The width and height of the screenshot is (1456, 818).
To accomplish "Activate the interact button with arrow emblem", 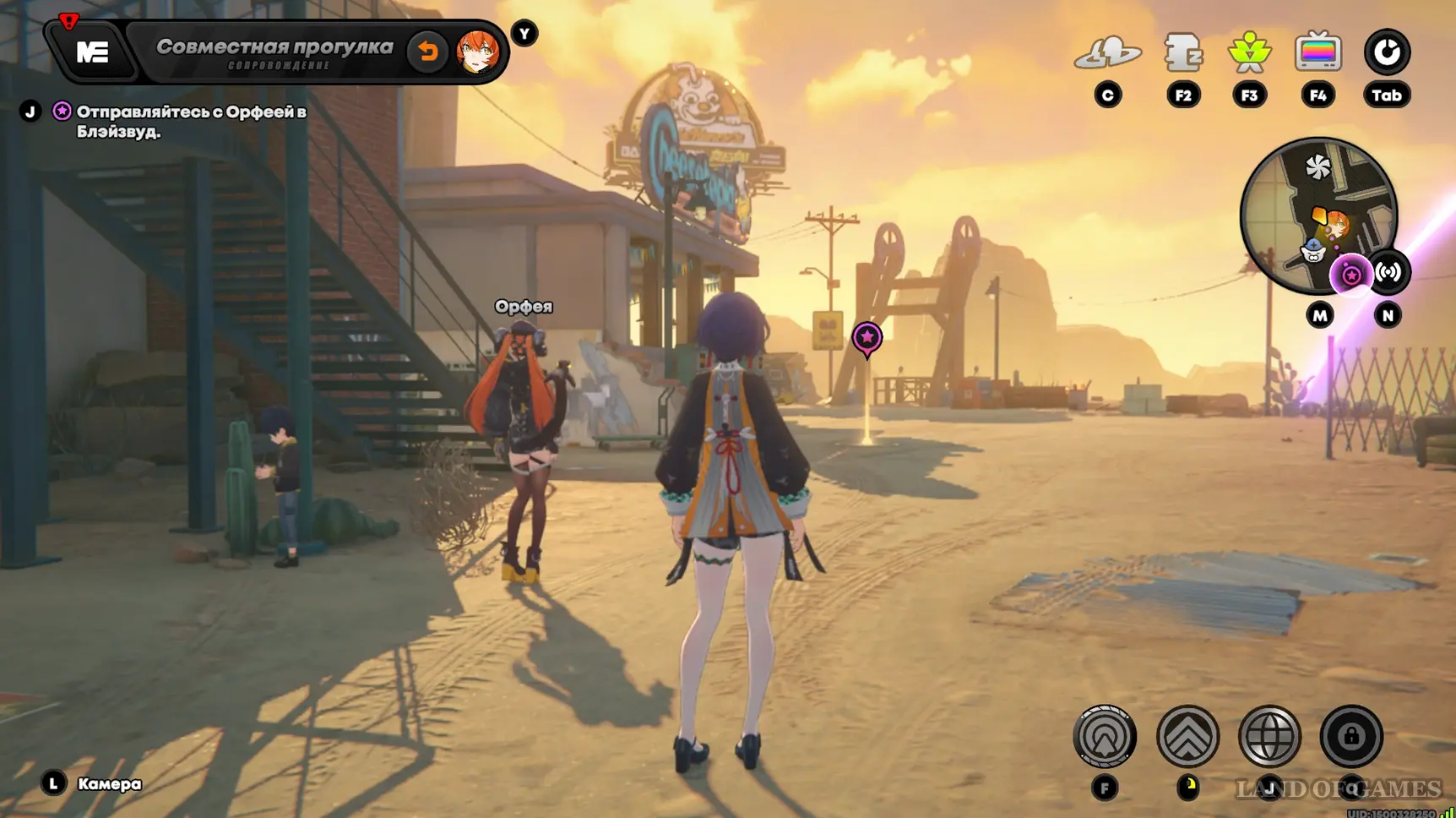I will tap(1105, 737).
